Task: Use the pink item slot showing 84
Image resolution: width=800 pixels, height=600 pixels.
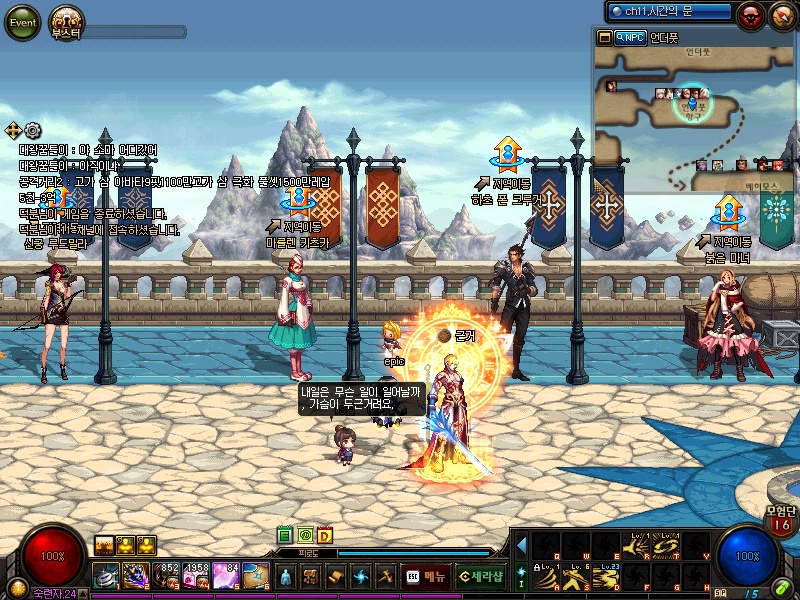Action: pos(226,575)
